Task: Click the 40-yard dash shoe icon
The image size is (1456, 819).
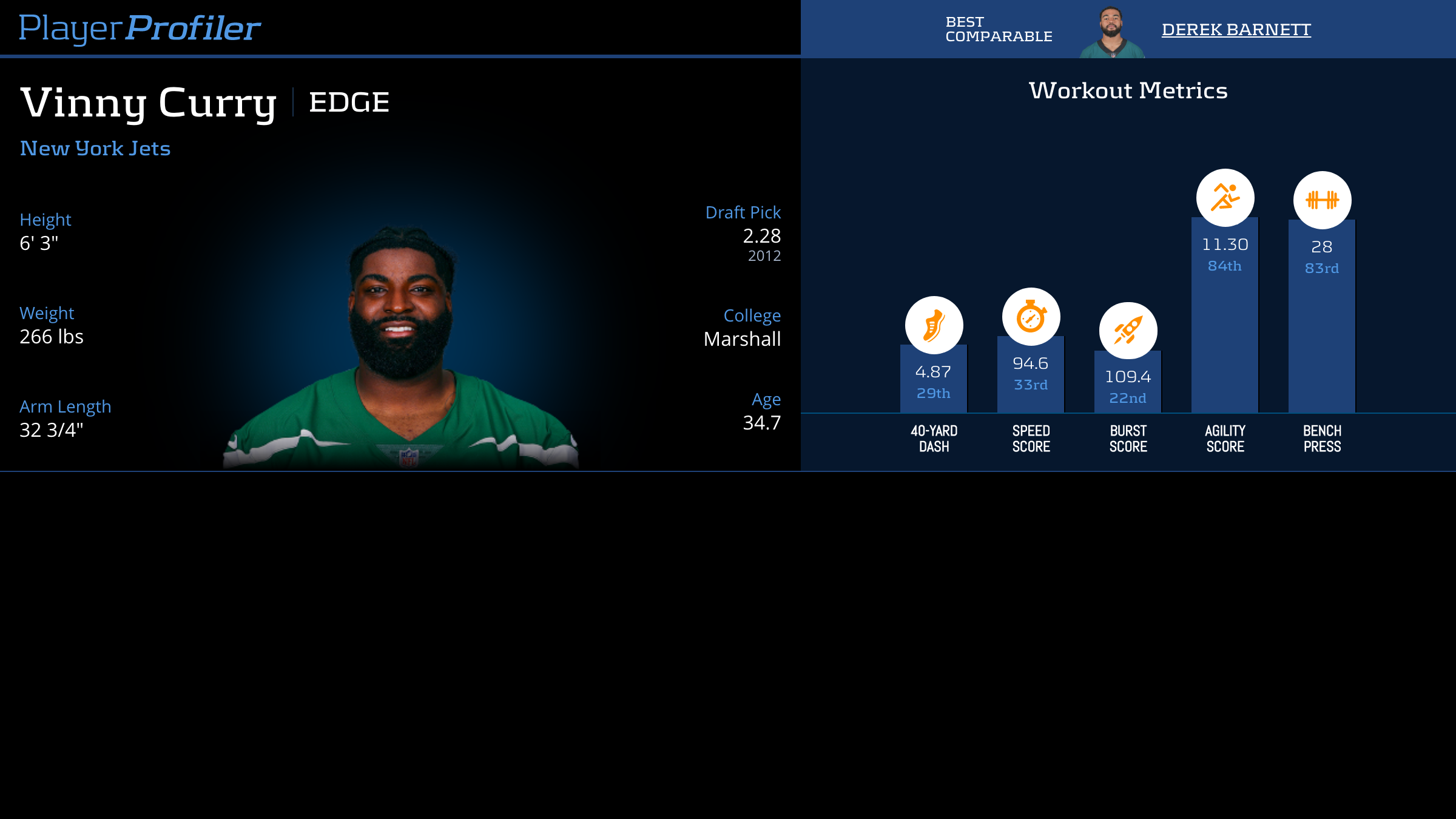Action: (934, 325)
